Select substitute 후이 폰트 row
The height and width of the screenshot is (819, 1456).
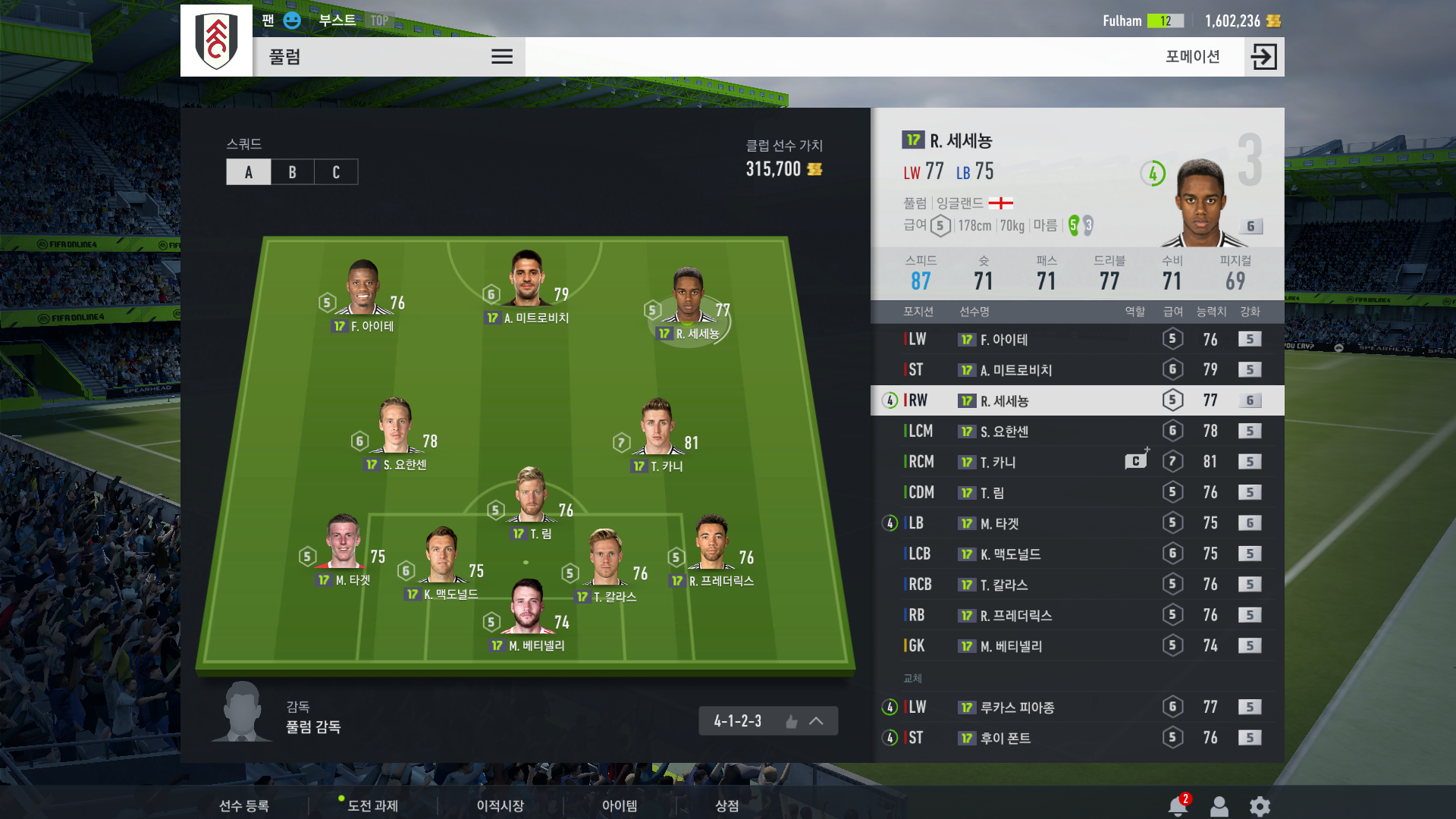1077,738
